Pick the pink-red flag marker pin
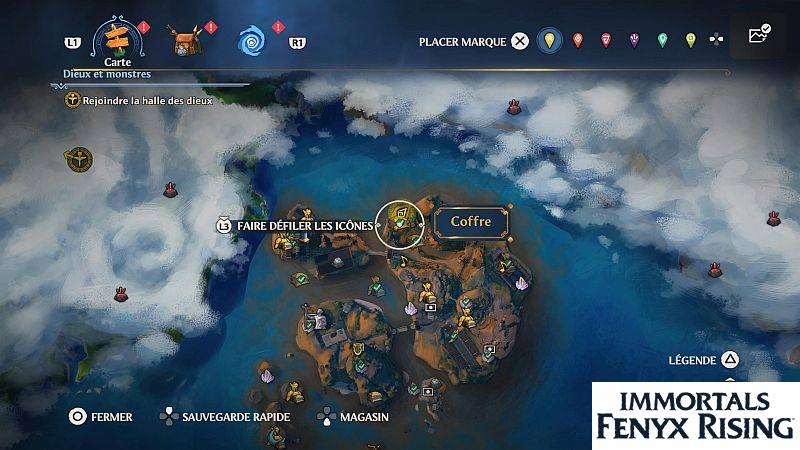800x450 pixels. tap(605, 41)
